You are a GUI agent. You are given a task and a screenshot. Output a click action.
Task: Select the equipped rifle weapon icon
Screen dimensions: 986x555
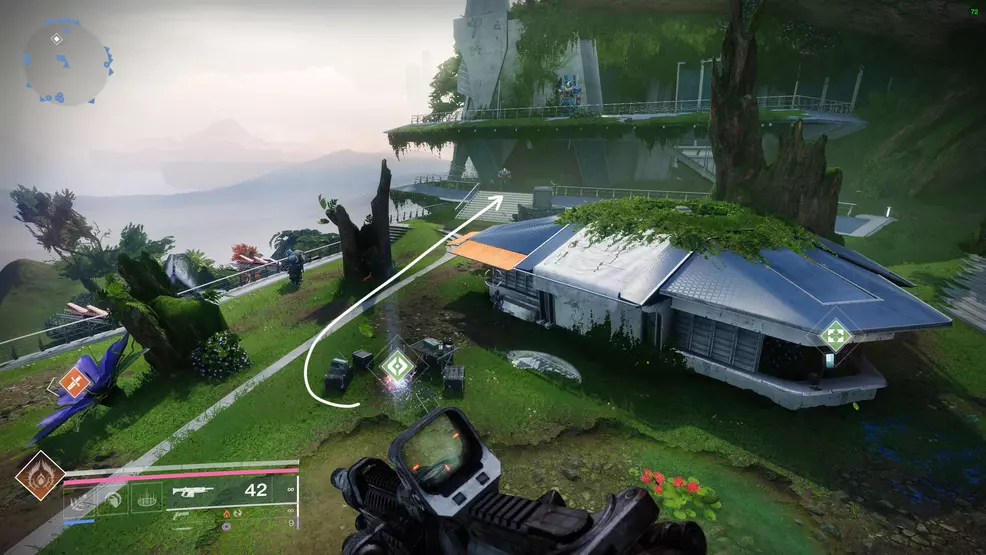[194, 492]
